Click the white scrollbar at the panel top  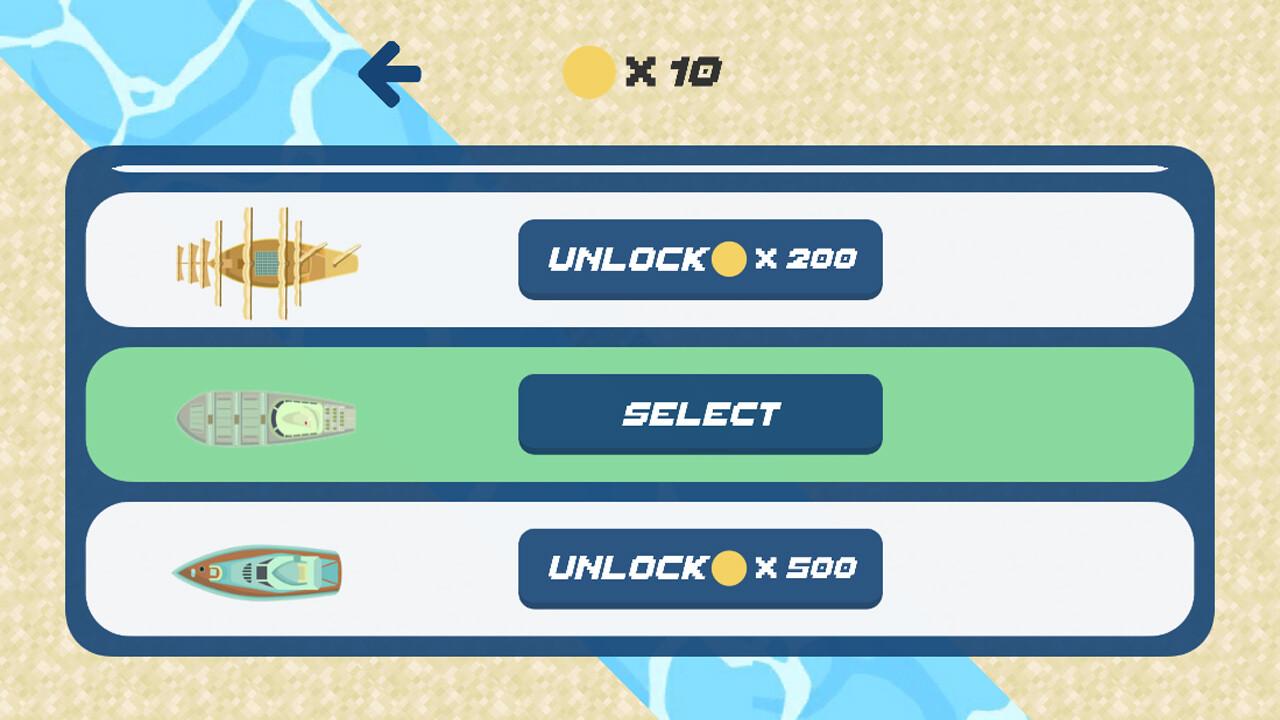point(640,163)
